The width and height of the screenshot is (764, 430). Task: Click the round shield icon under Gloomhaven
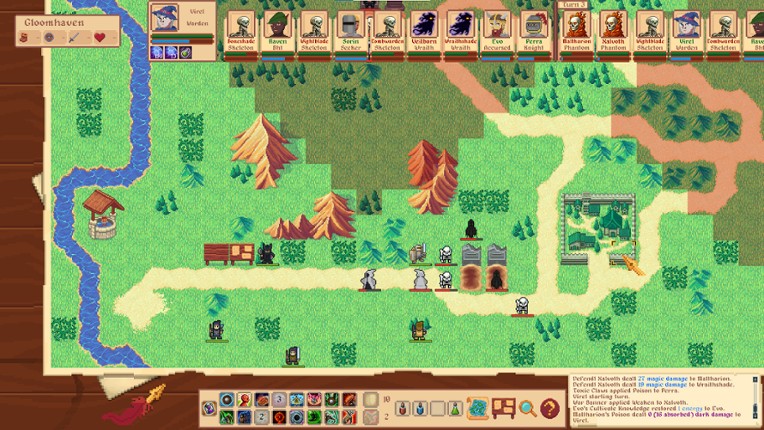pos(50,38)
